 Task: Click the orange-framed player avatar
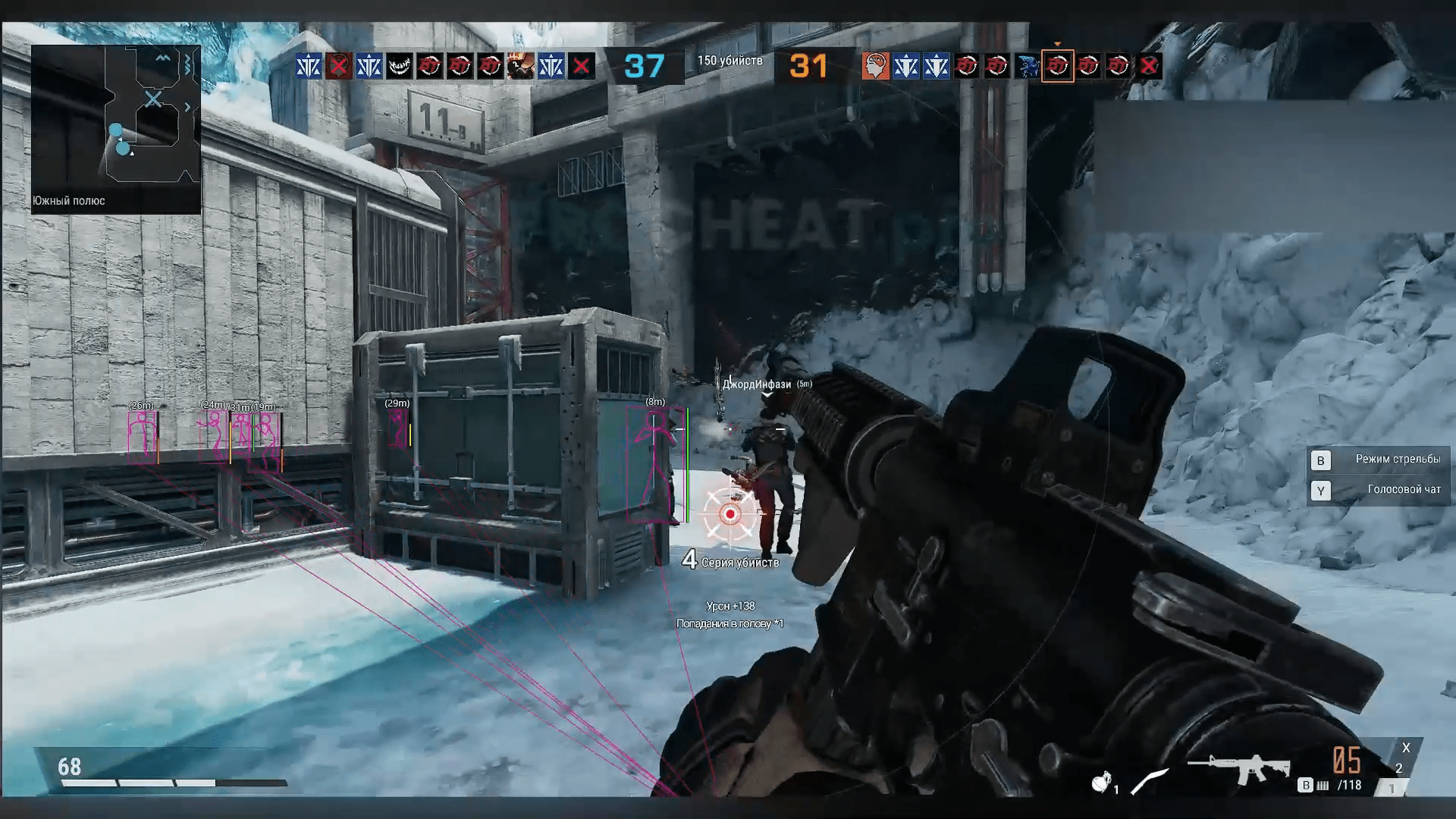click(1058, 67)
